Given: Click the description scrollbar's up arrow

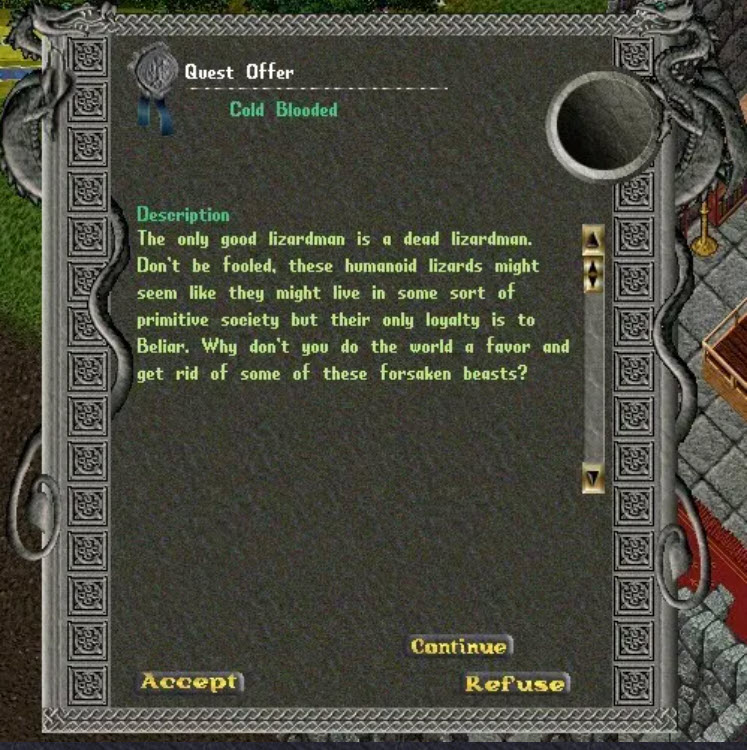Looking at the screenshot, I should (x=593, y=239).
